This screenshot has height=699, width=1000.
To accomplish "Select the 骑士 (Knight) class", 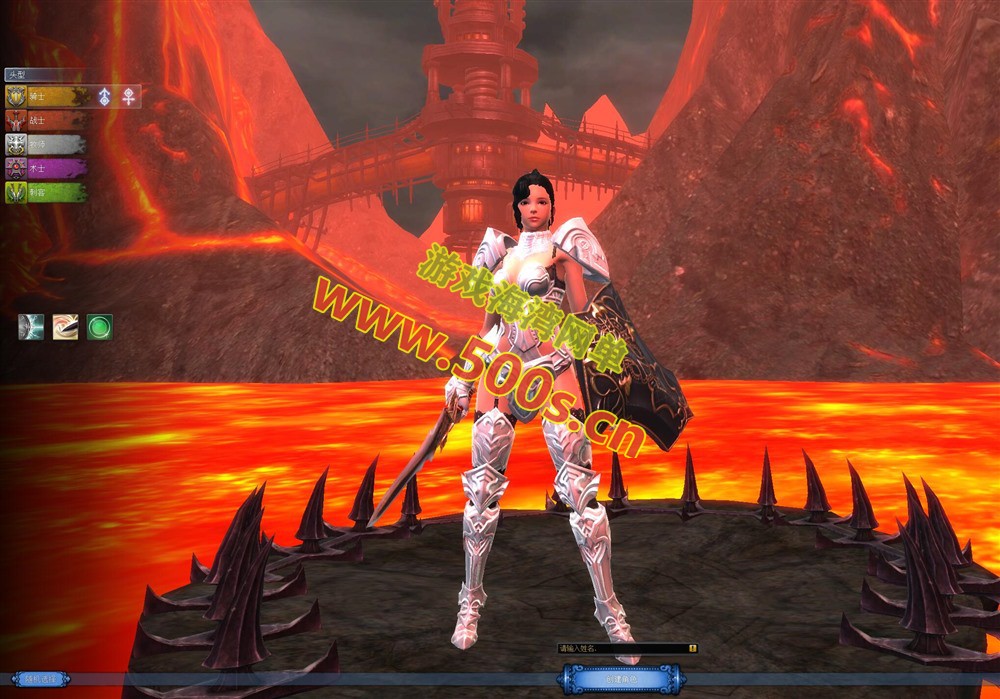I will (x=45, y=96).
